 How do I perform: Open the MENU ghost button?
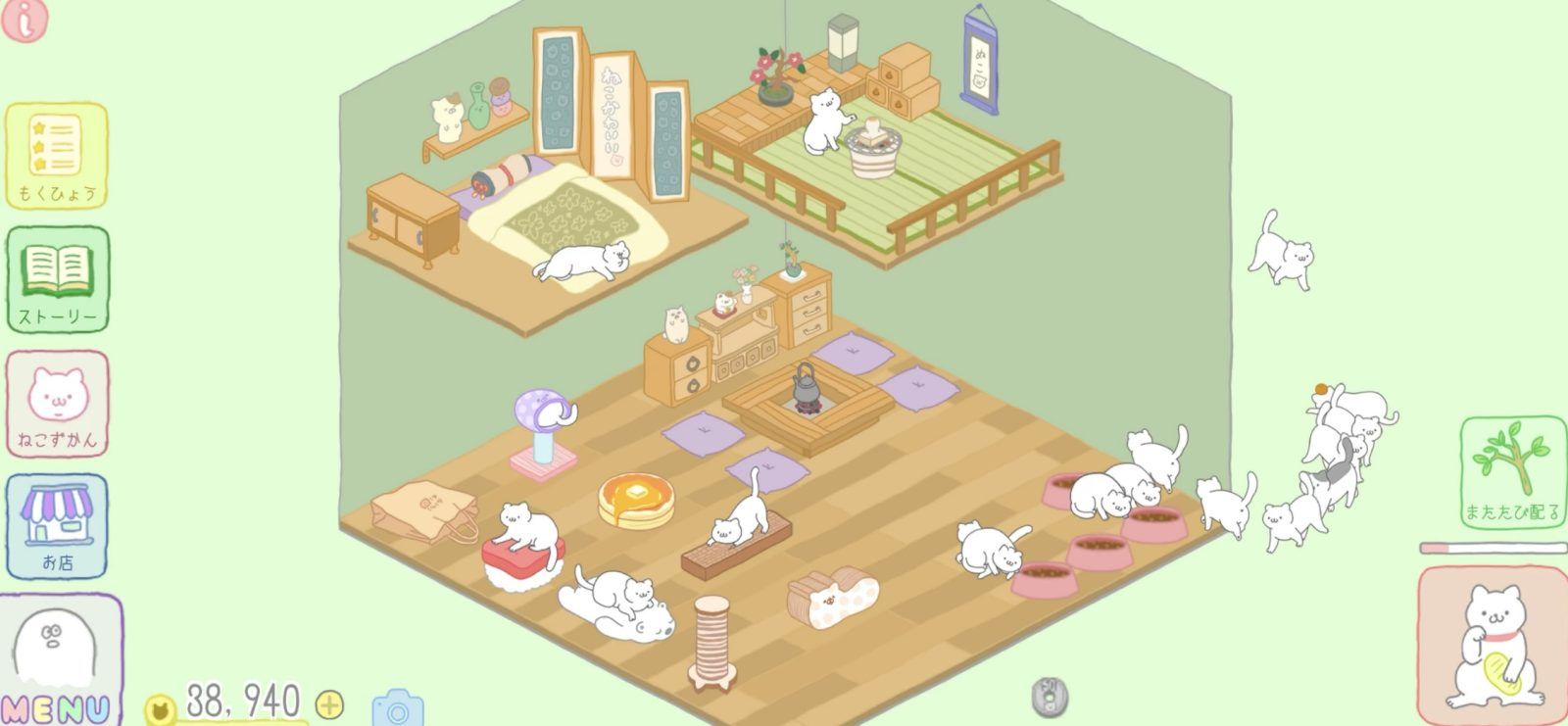click(x=57, y=652)
